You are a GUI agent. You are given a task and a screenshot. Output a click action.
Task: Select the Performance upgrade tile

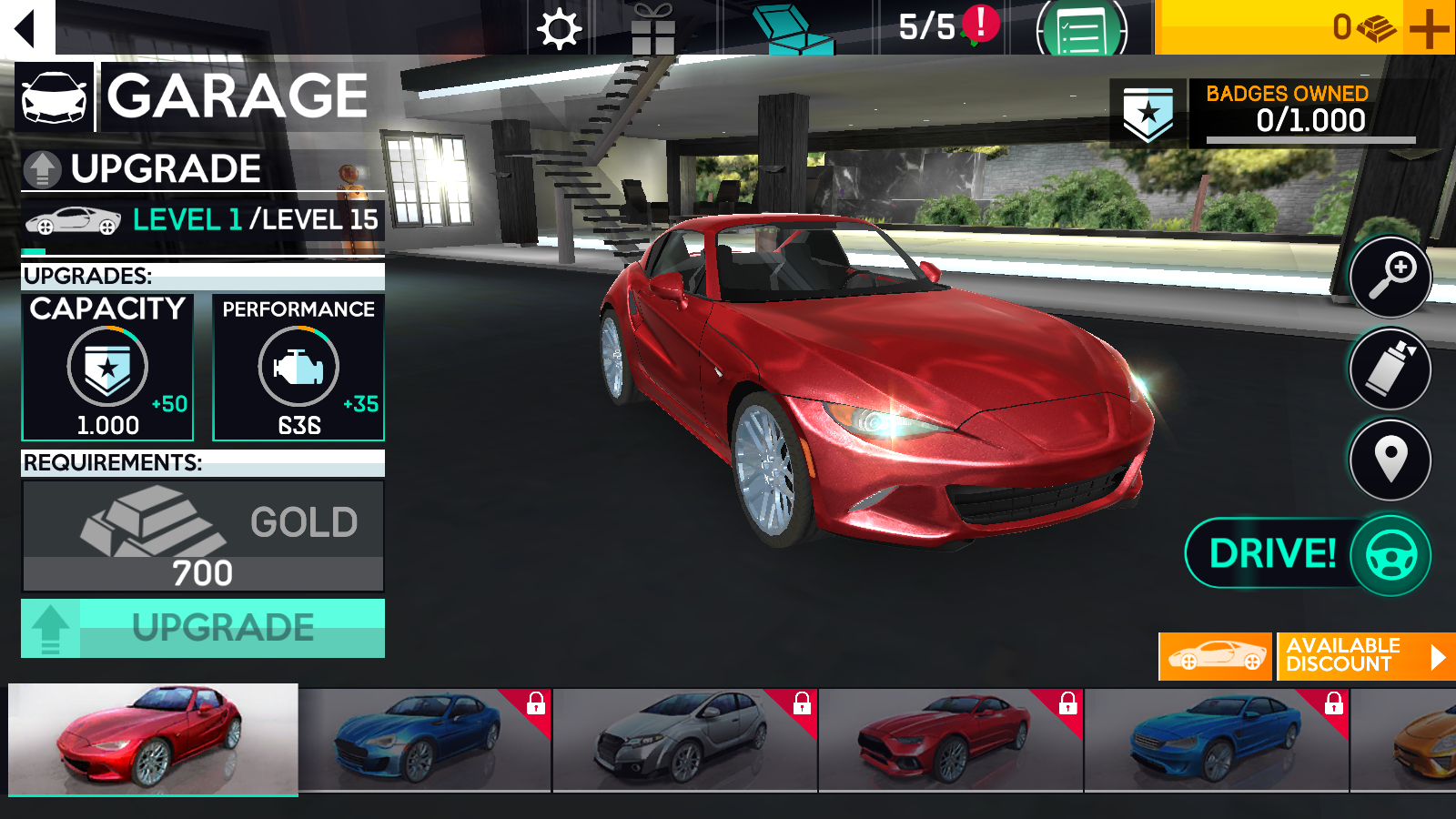click(298, 367)
